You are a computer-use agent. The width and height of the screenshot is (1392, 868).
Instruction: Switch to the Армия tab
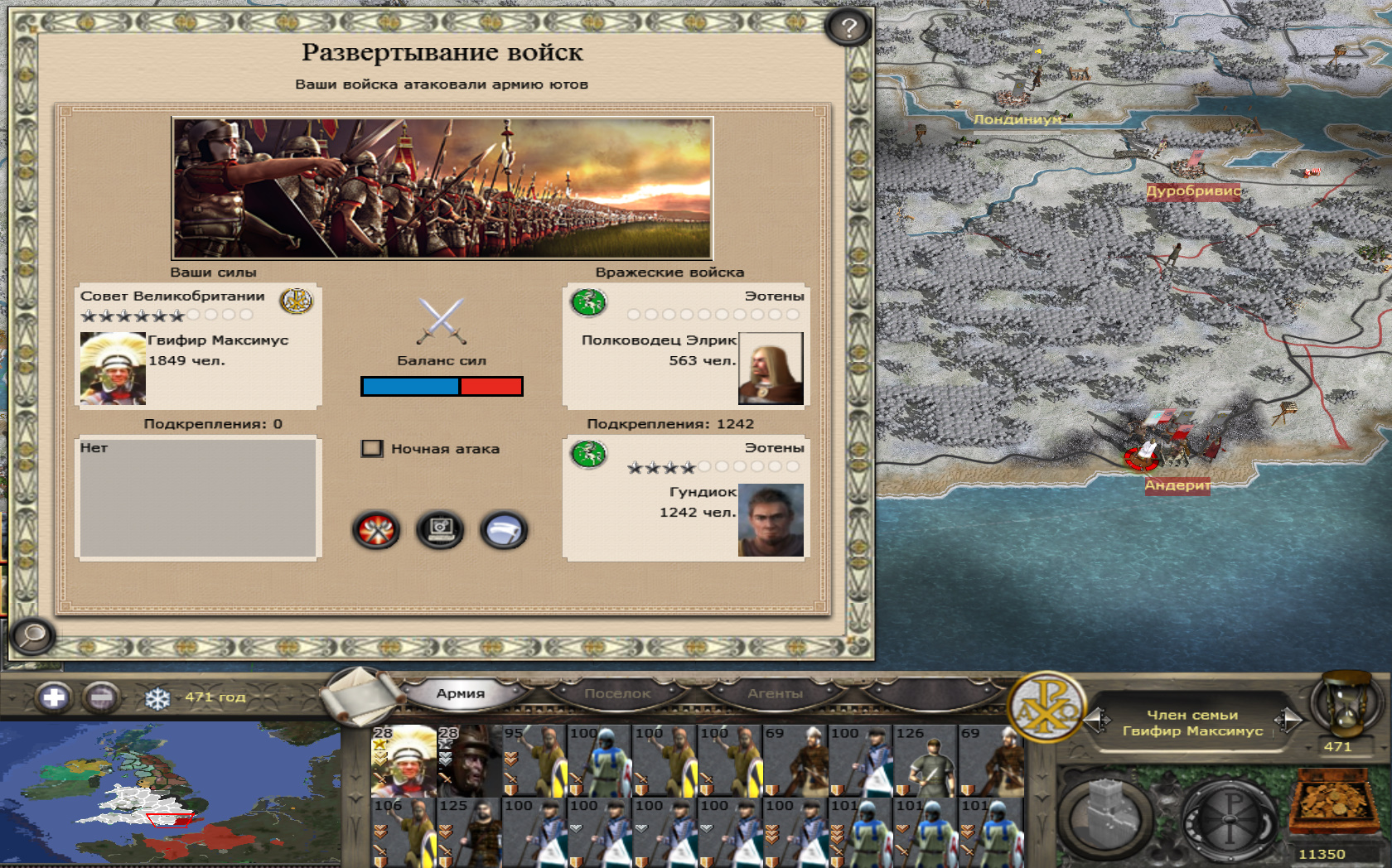460,693
